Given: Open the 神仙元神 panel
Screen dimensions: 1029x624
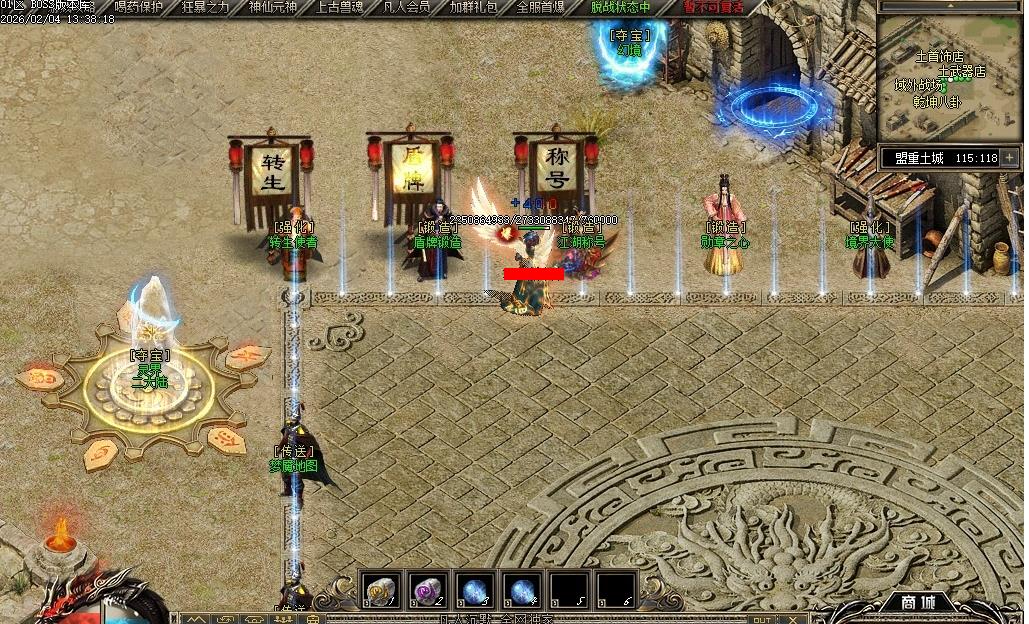Looking at the screenshot, I should (273, 7).
